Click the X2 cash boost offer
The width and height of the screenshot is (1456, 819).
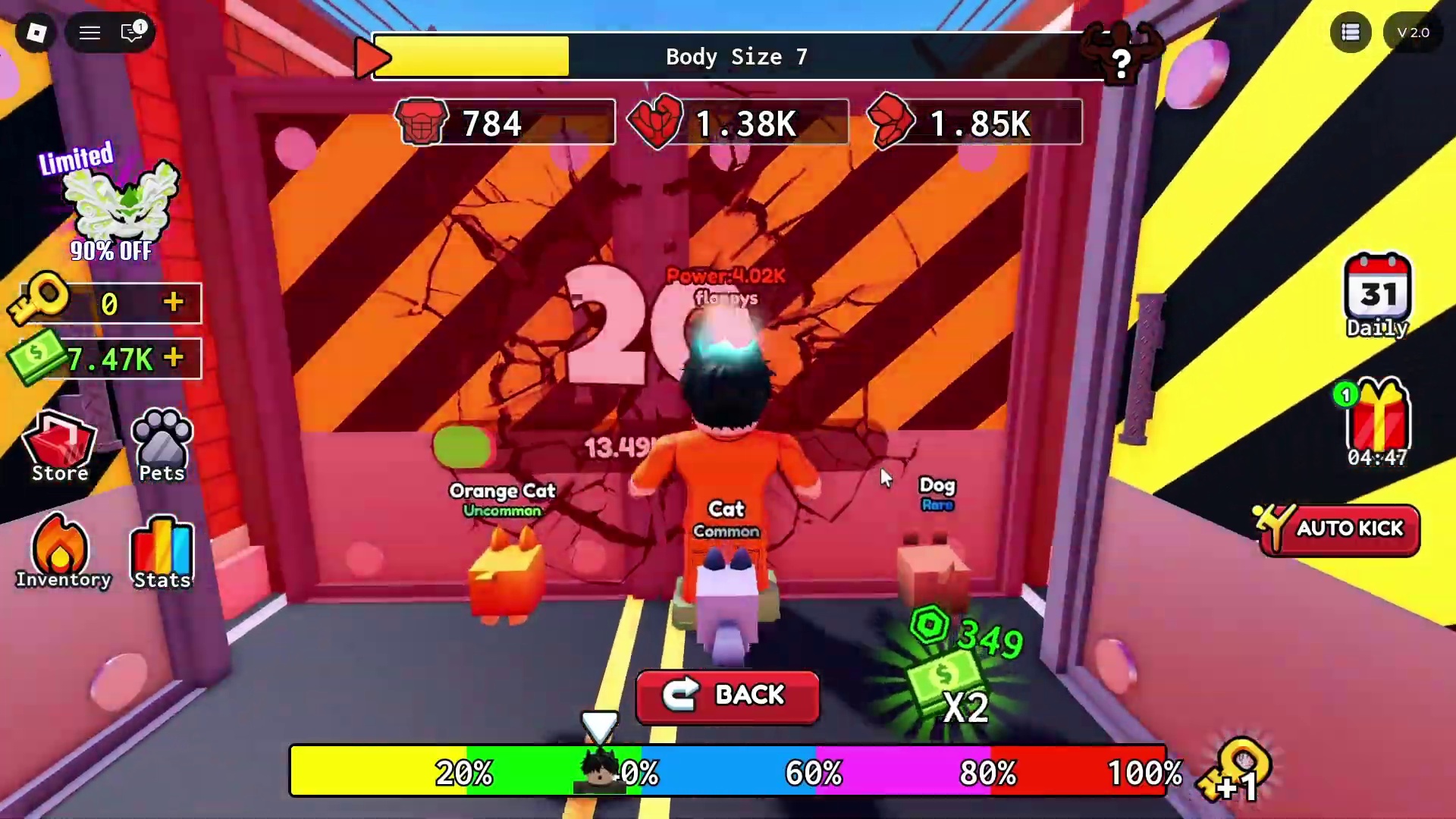(955, 675)
